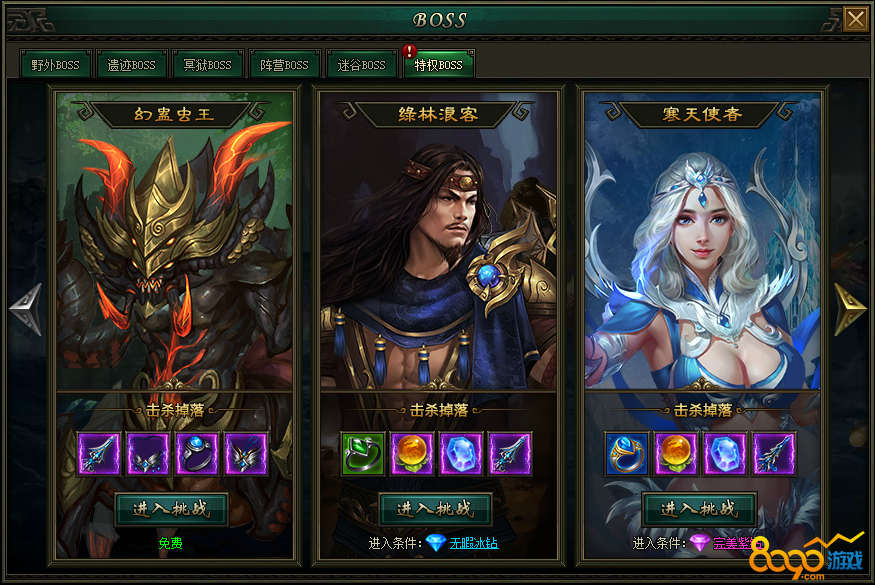Screen dimensions: 875x585
Task: Select the 特权BOSS tab
Action: click(x=438, y=65)
